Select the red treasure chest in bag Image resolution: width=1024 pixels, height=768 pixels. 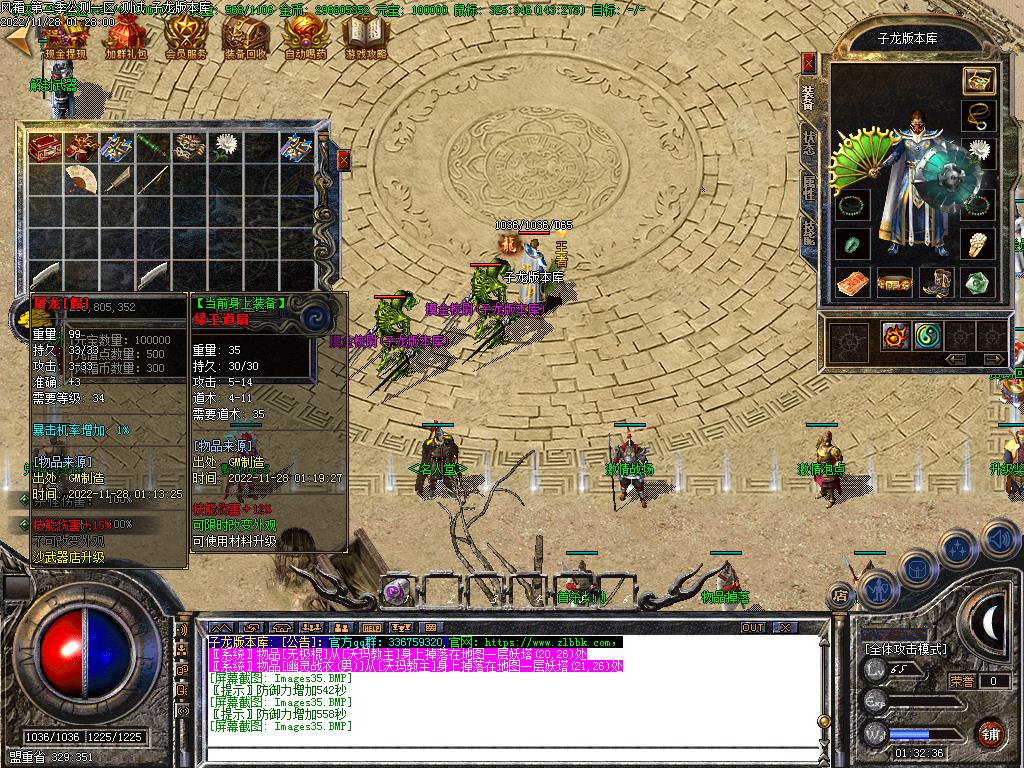coord(44,148)
